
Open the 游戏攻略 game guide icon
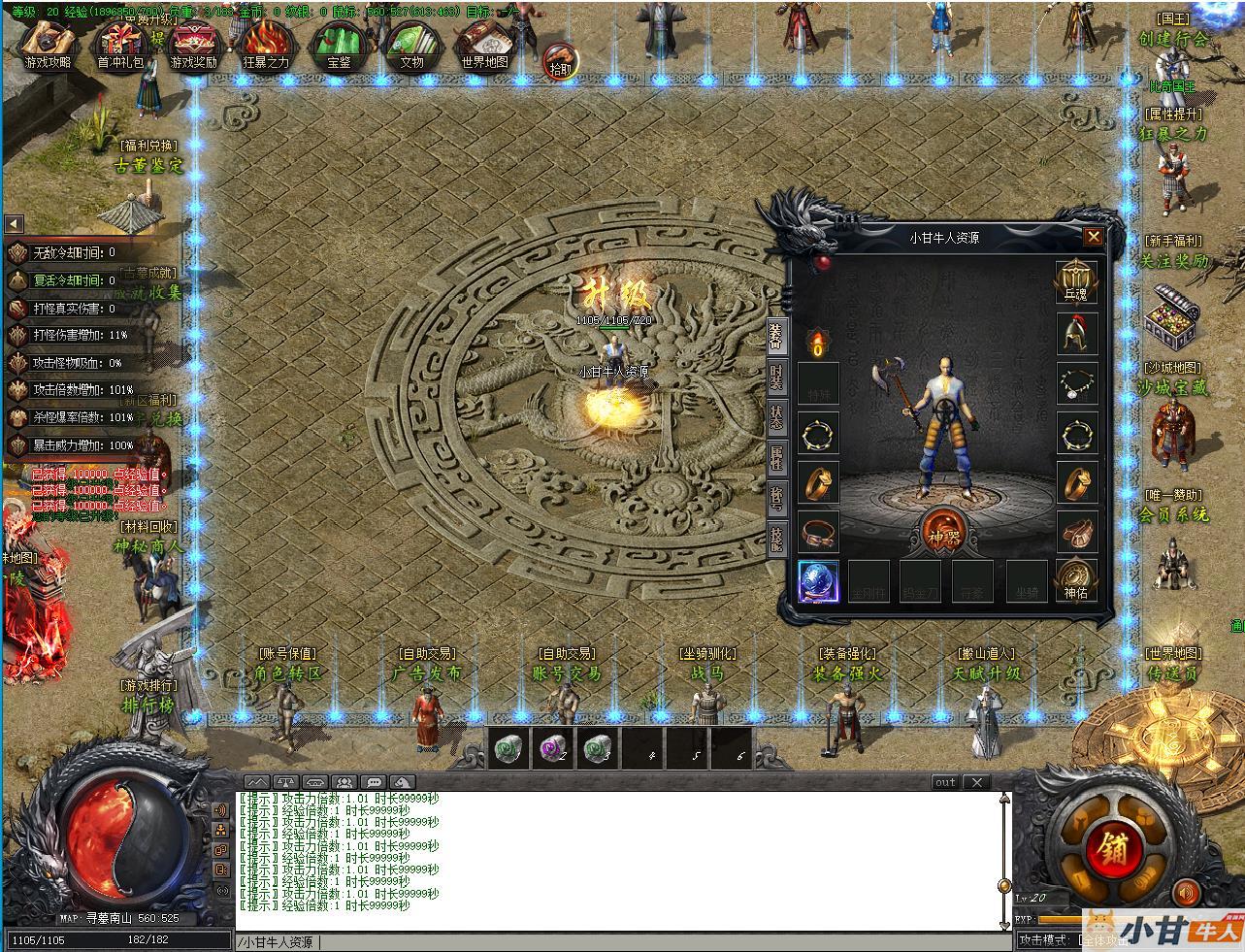pos(48,45)
